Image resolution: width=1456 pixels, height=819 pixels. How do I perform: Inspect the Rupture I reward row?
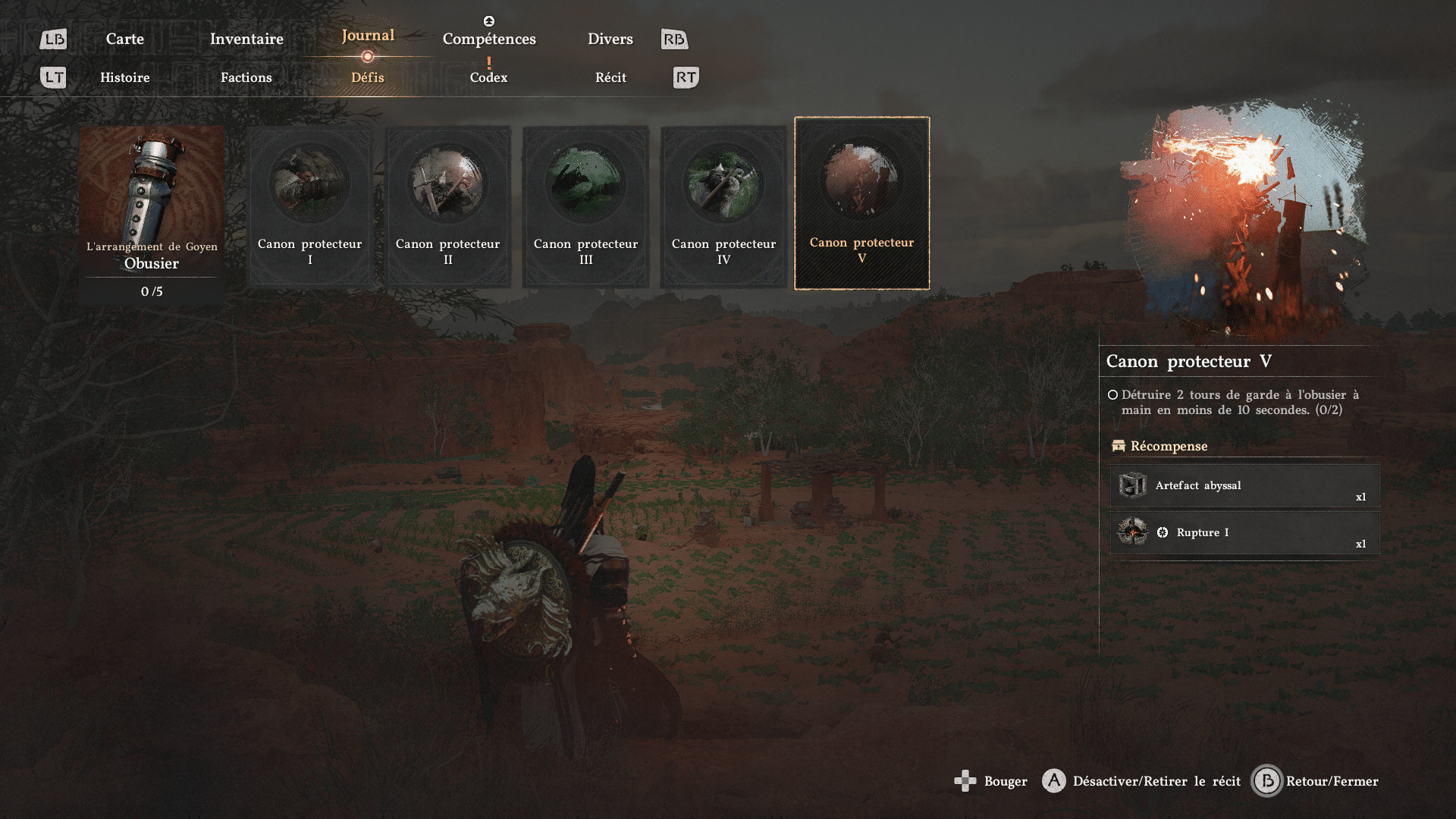pos(1244,532)
